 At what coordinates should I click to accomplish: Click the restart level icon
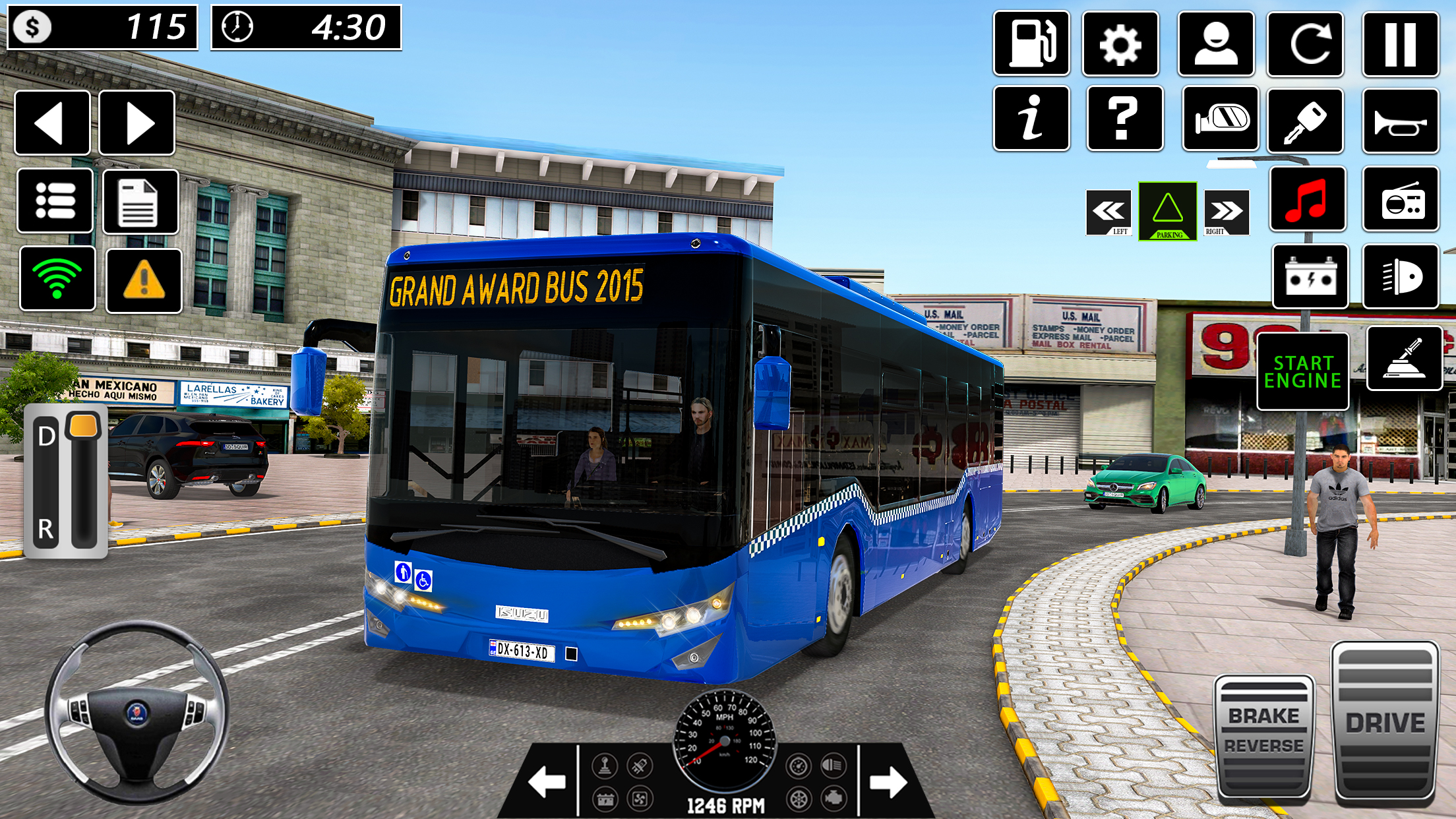(x=1306, y=44)
